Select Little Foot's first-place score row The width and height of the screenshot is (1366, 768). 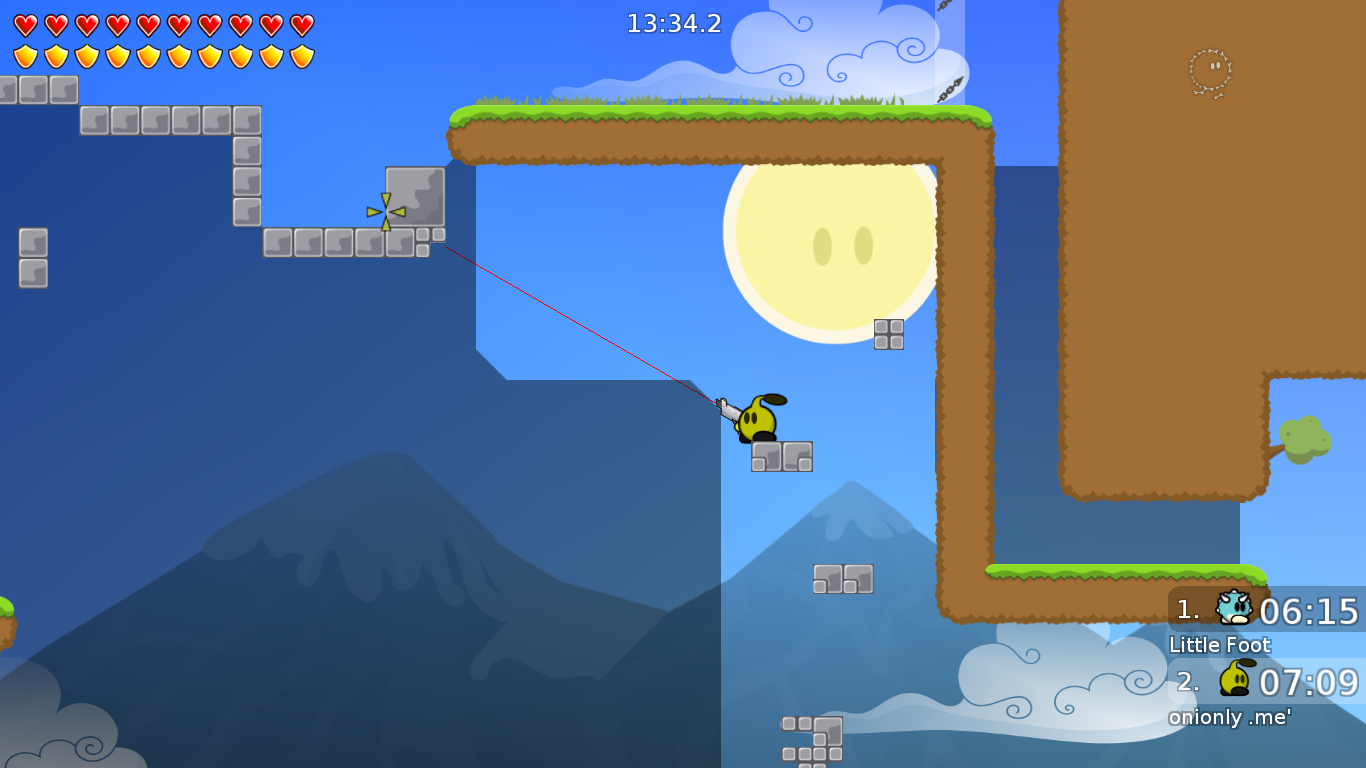pyautogui.click(x=1266, y=610)
